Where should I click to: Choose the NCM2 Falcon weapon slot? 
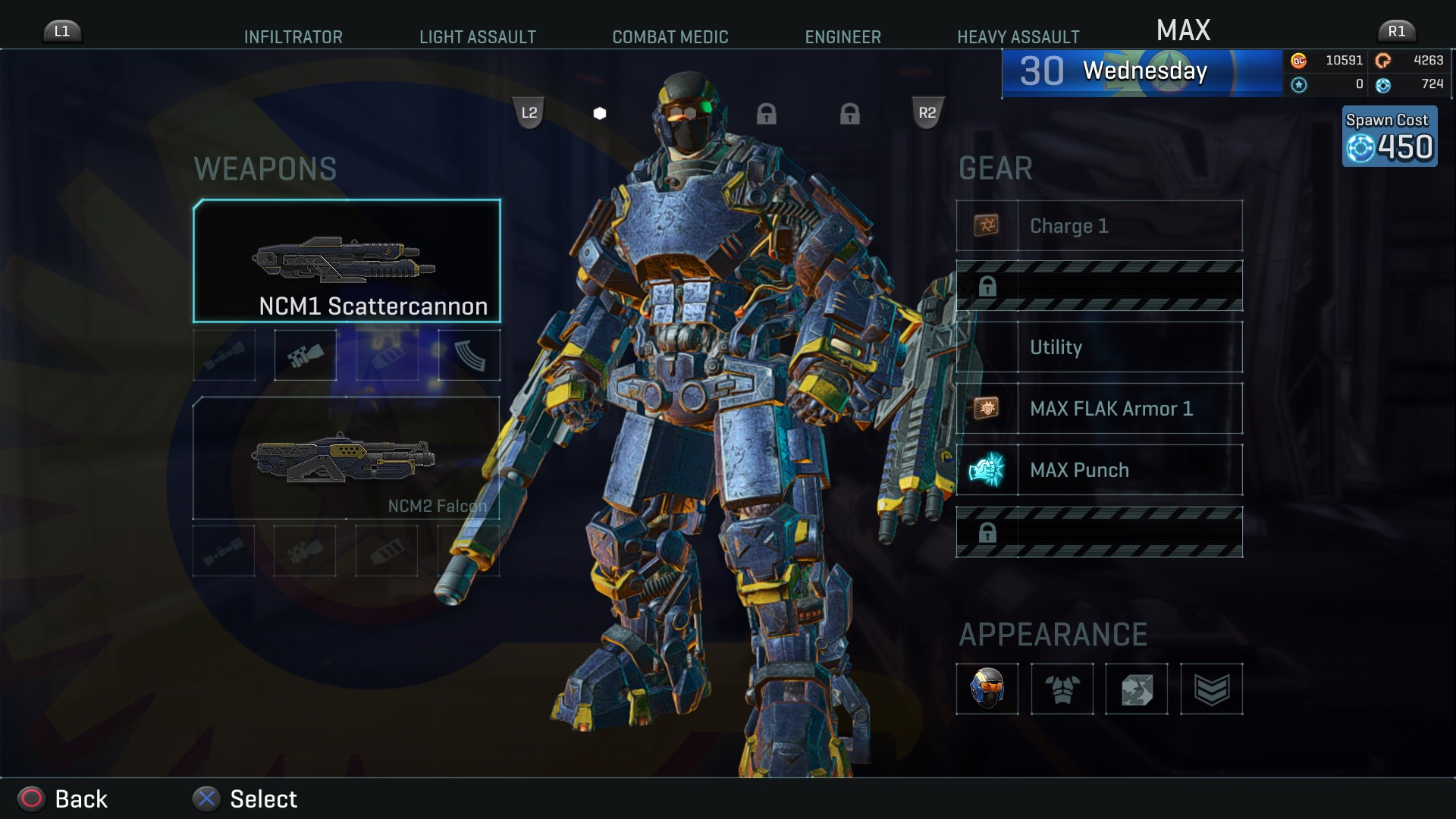coord(346,458)
